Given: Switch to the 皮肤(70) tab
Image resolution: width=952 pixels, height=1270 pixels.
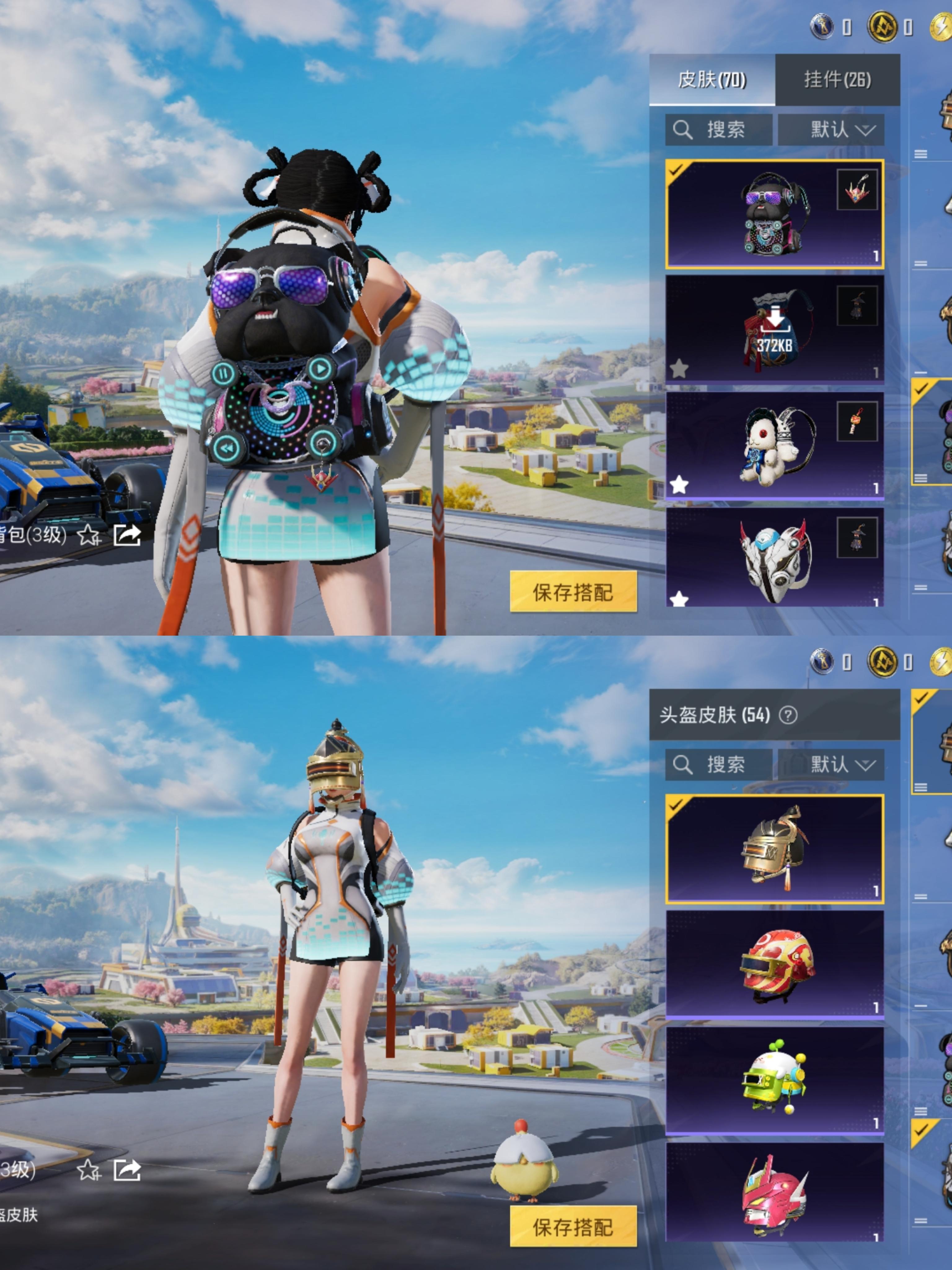Looking at the screenshot, I should (712, 80).
